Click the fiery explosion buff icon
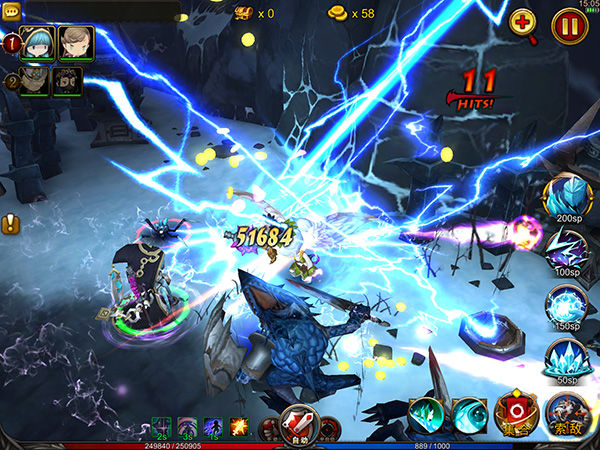The image size is (600, 450). pos(239,427)
